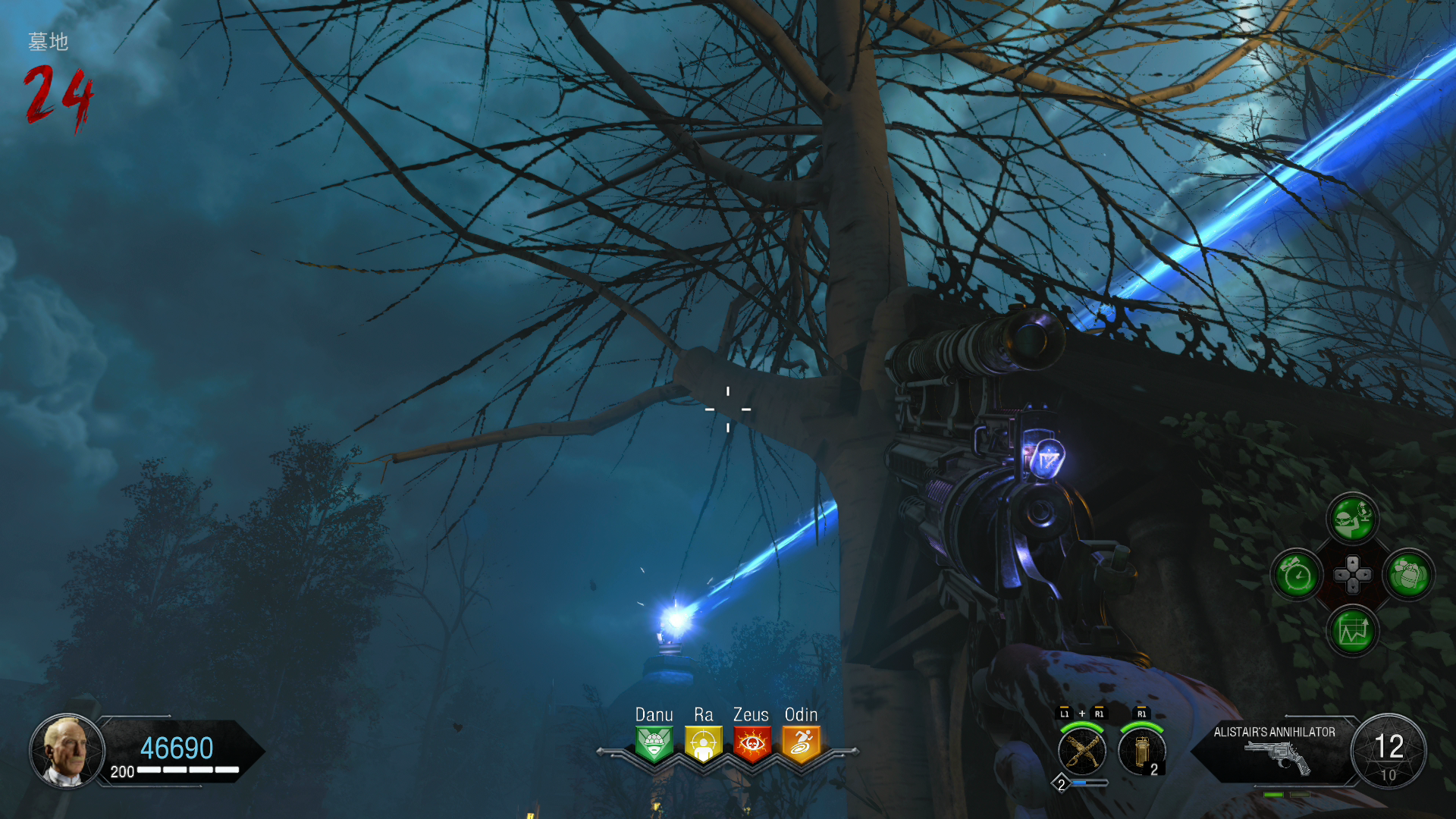The image size is (1456, 819).
Task: Click the yellow Ra perk icon
Action: pyautogui.click(x=703, y=744)
